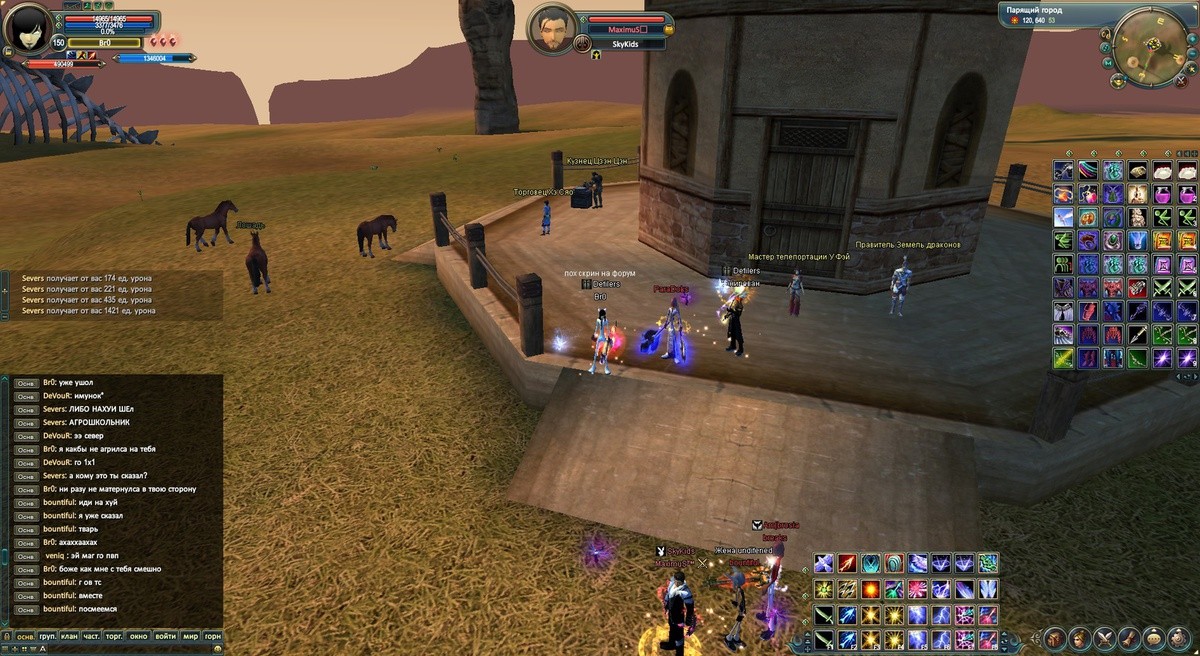Open the gear settings menu button
The height and width of the screenshot is (656, 1200).
pos(1179,638)
